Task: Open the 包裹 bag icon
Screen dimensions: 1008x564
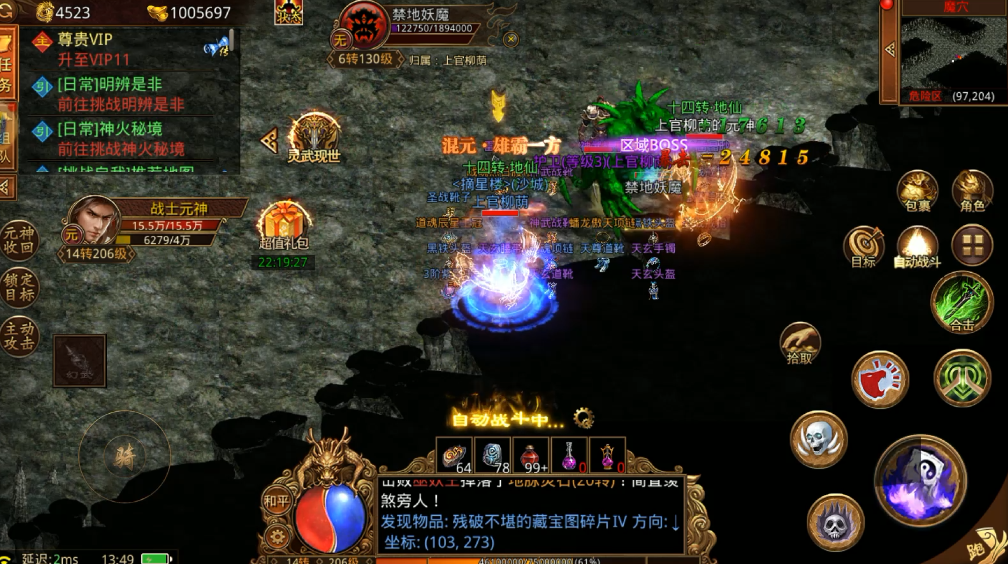Action: click(916, 191)
